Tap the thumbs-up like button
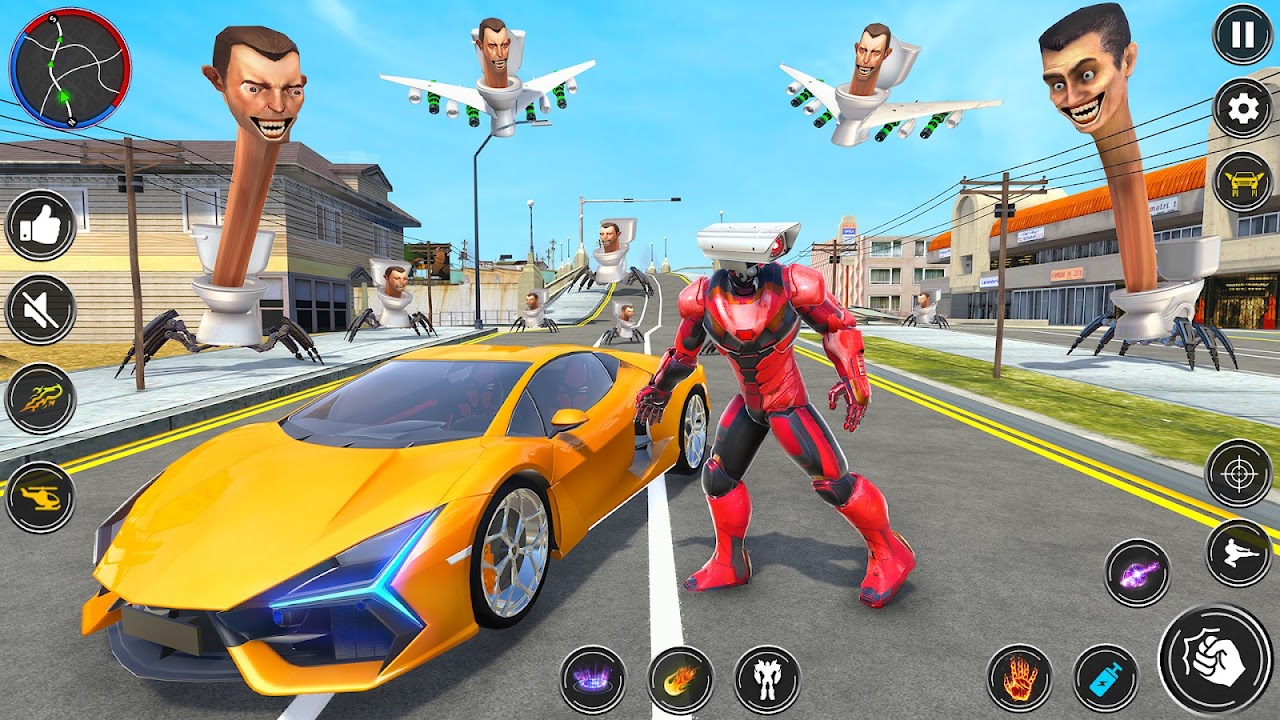 [x=41, y=226]
